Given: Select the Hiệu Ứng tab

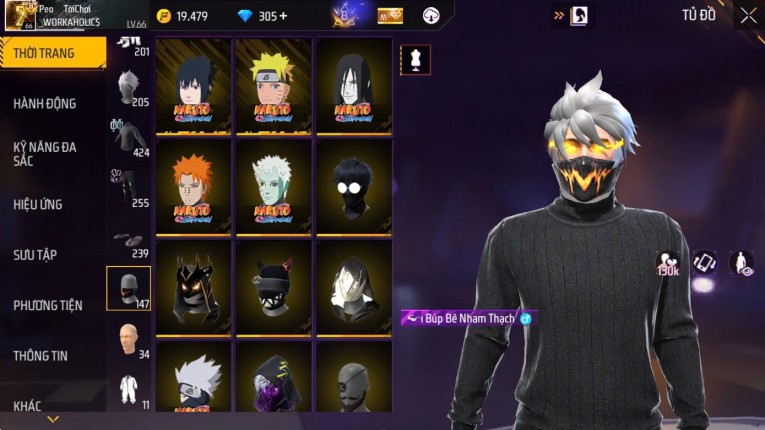Looking at the screenshot, I should pos(39,204).
